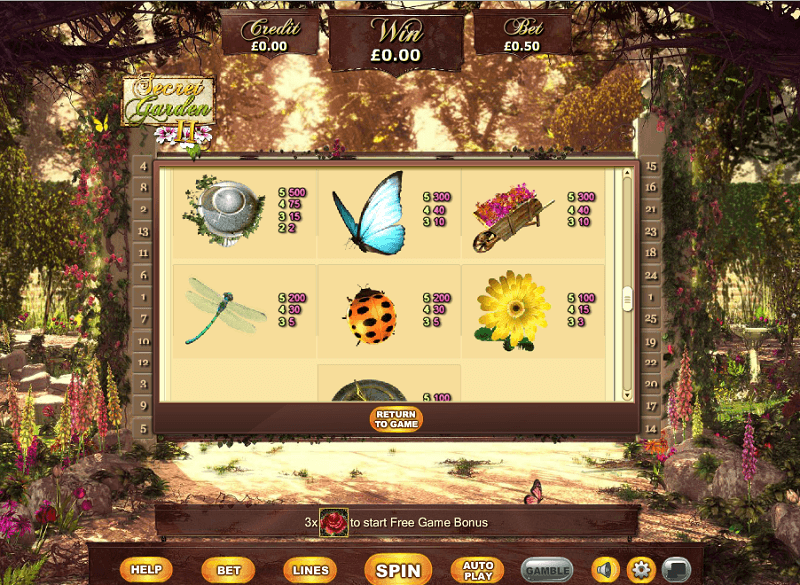The image size is (800, 585).
Task: Change the number of Lines
Action: point(310,570)
